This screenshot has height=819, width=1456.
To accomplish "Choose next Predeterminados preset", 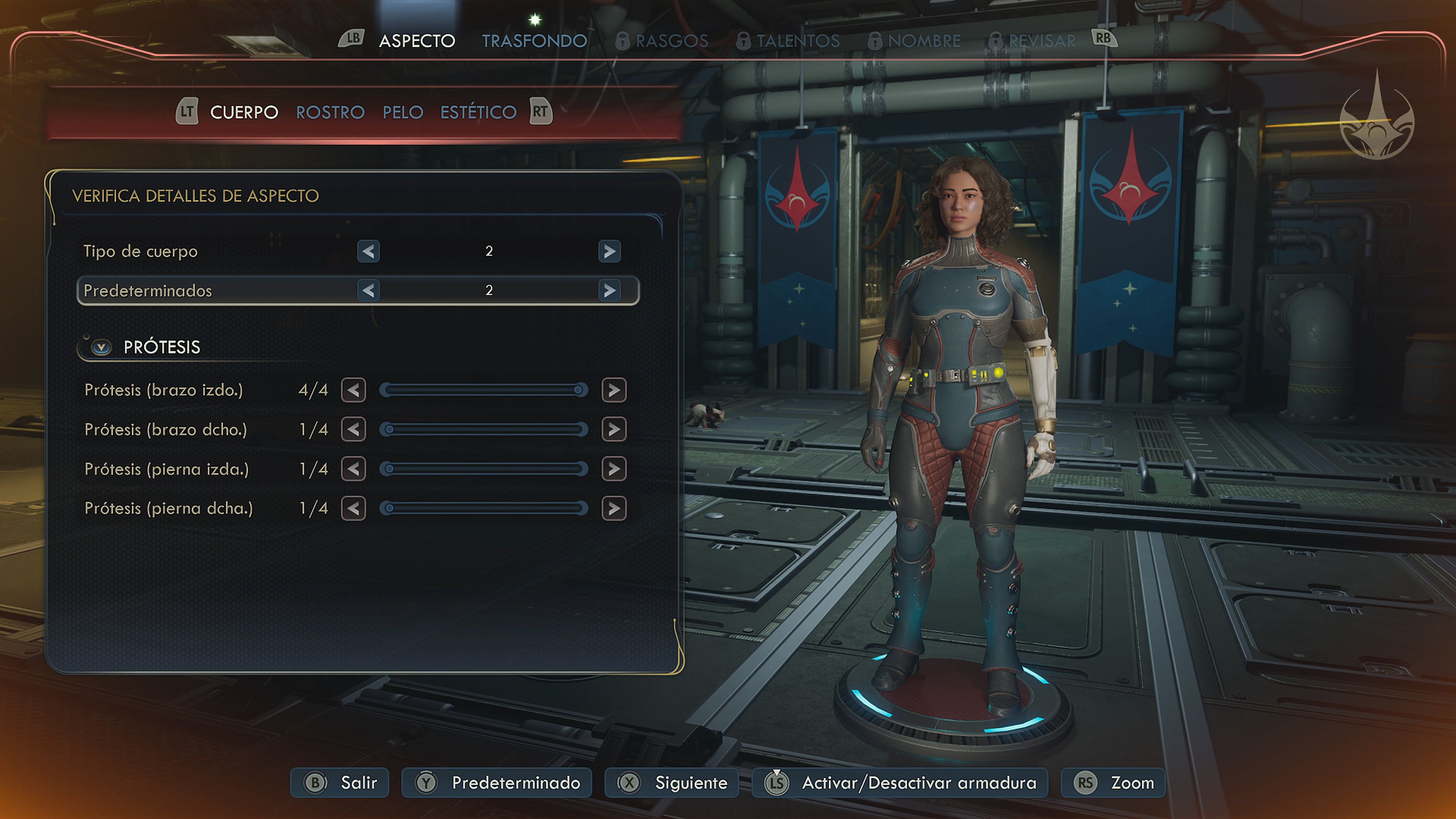I will point(609,290).
